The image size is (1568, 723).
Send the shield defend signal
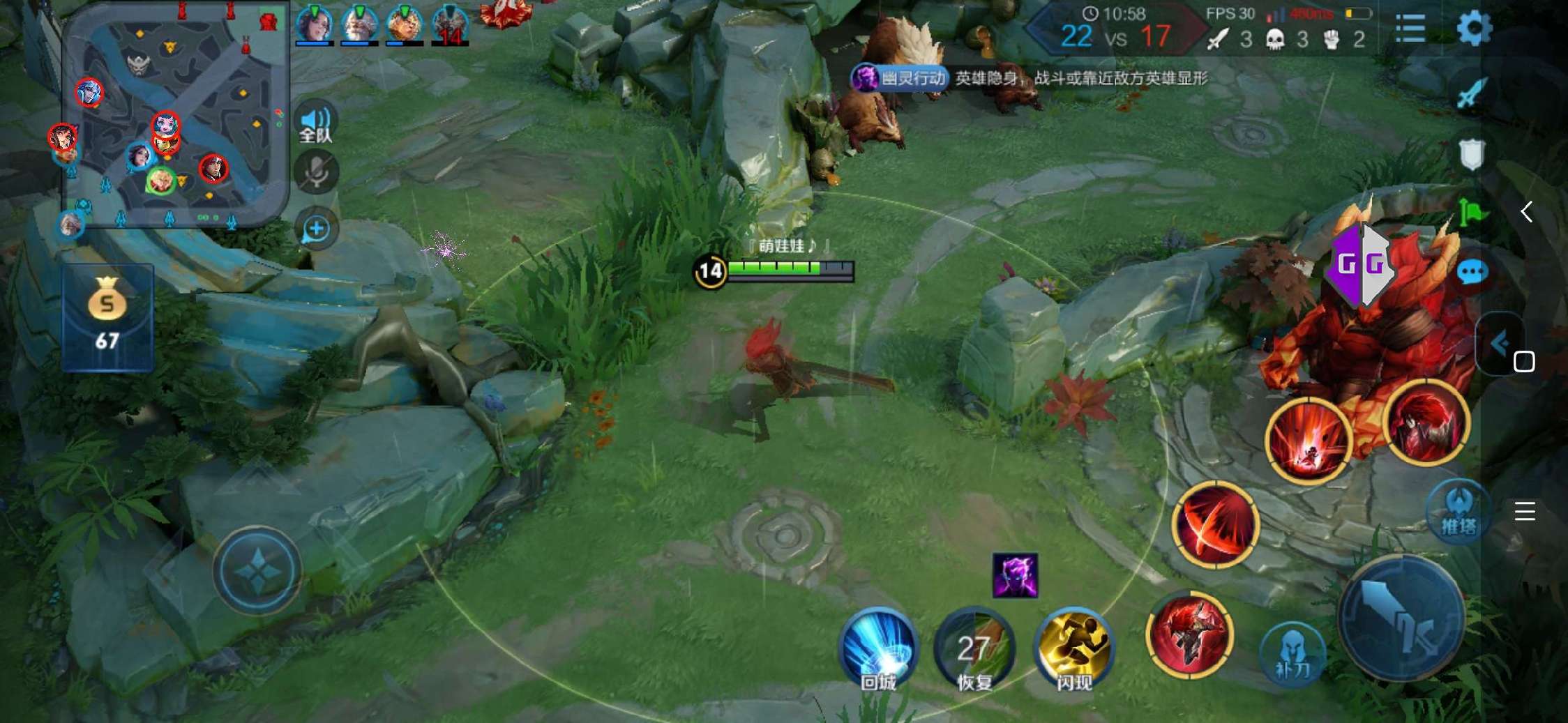[1471, 153]
